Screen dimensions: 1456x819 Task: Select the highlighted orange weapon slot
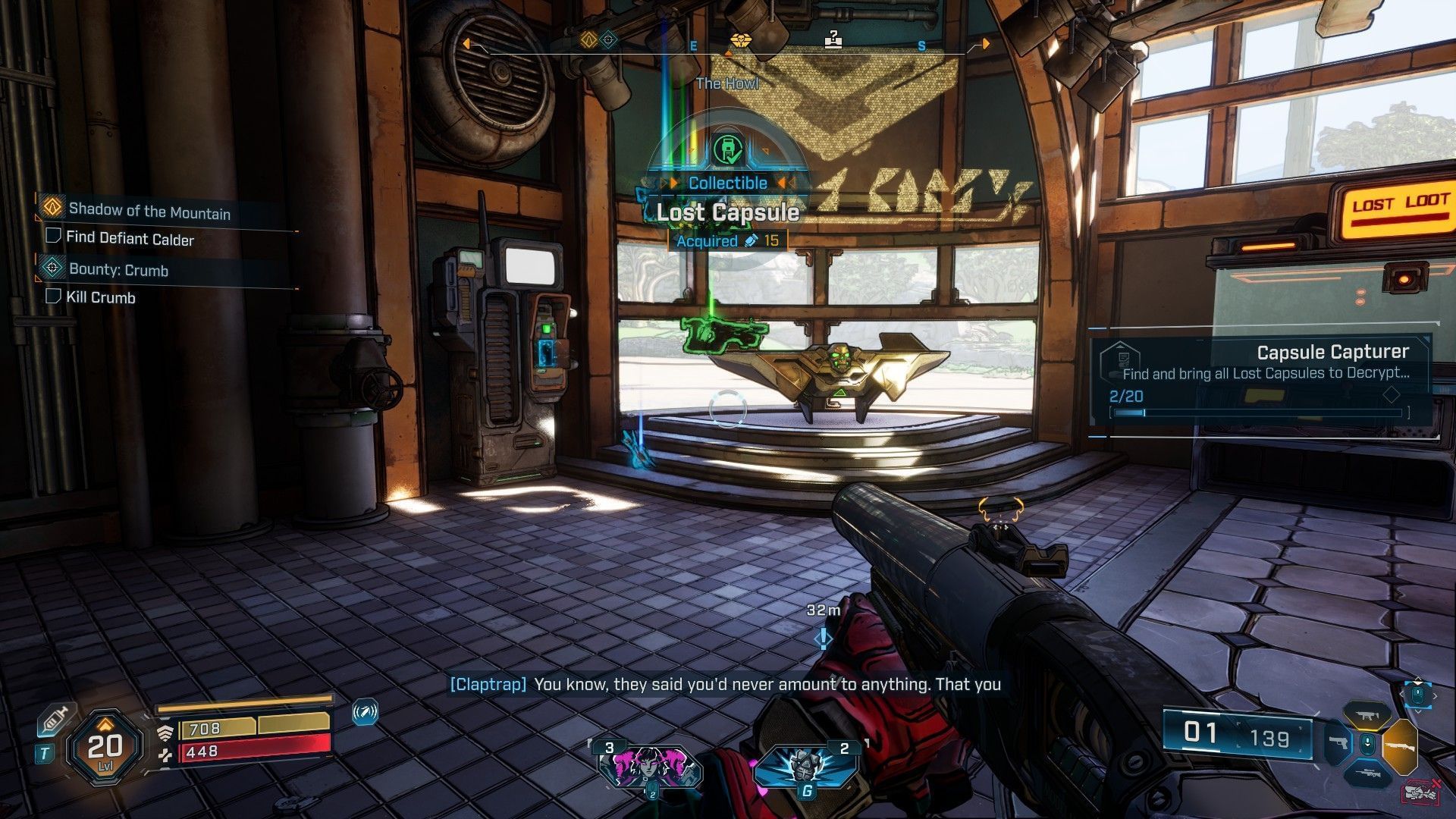point(1400,746)
